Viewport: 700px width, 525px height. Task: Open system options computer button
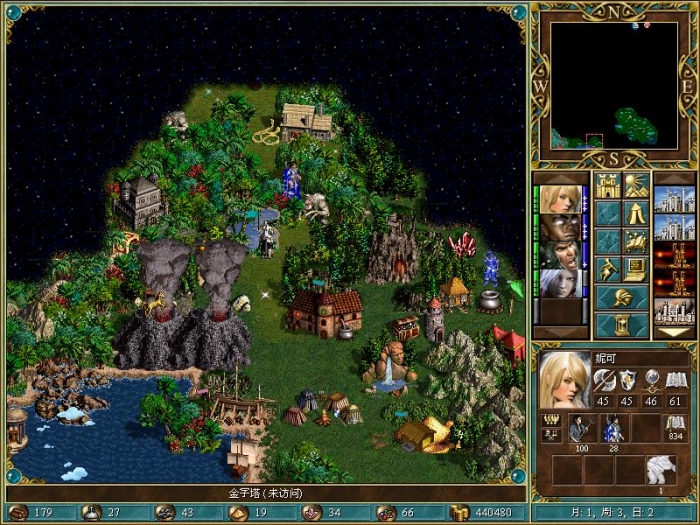(x=636, y=268)
